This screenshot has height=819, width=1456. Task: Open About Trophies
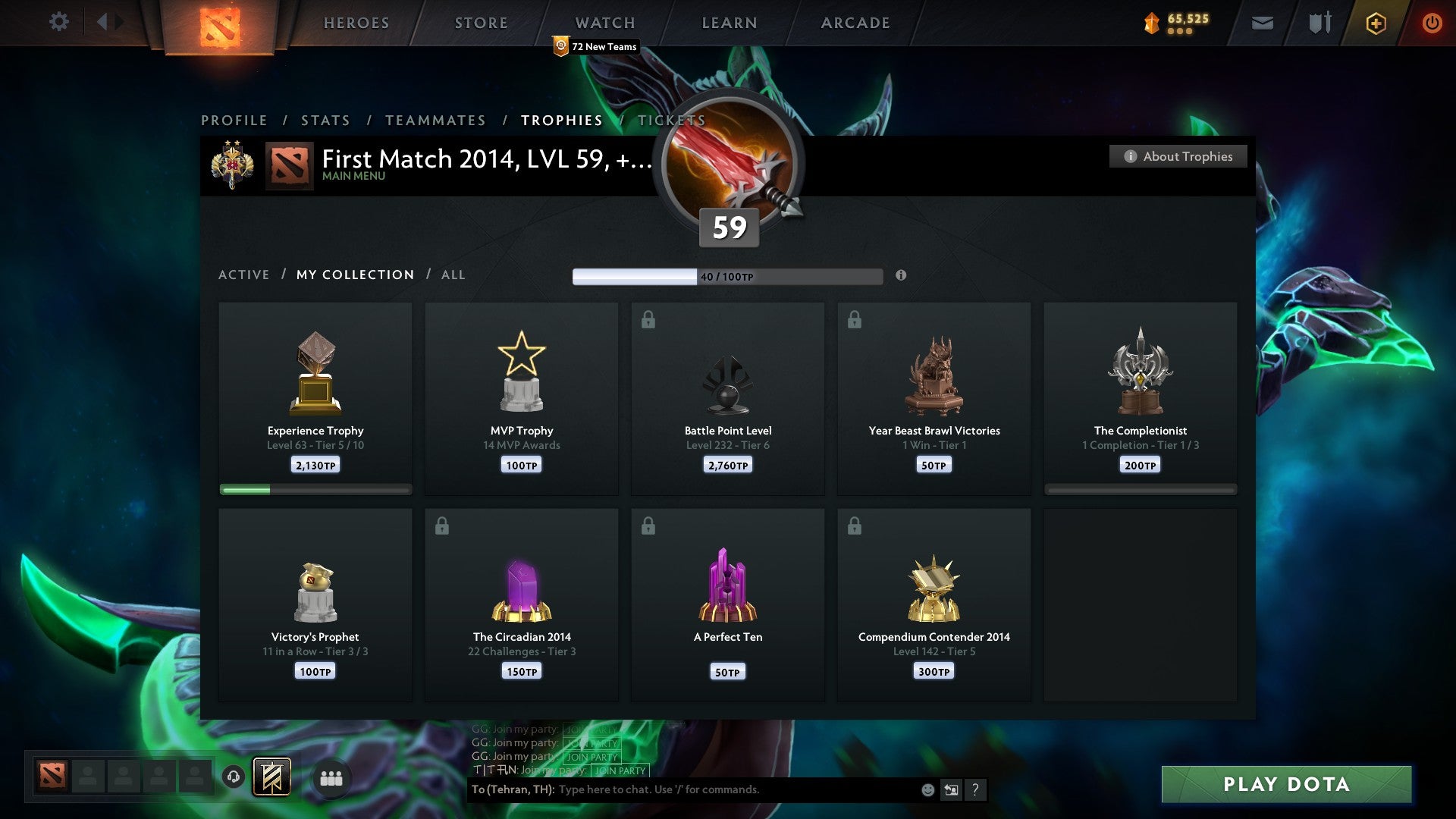point(1178,156)
